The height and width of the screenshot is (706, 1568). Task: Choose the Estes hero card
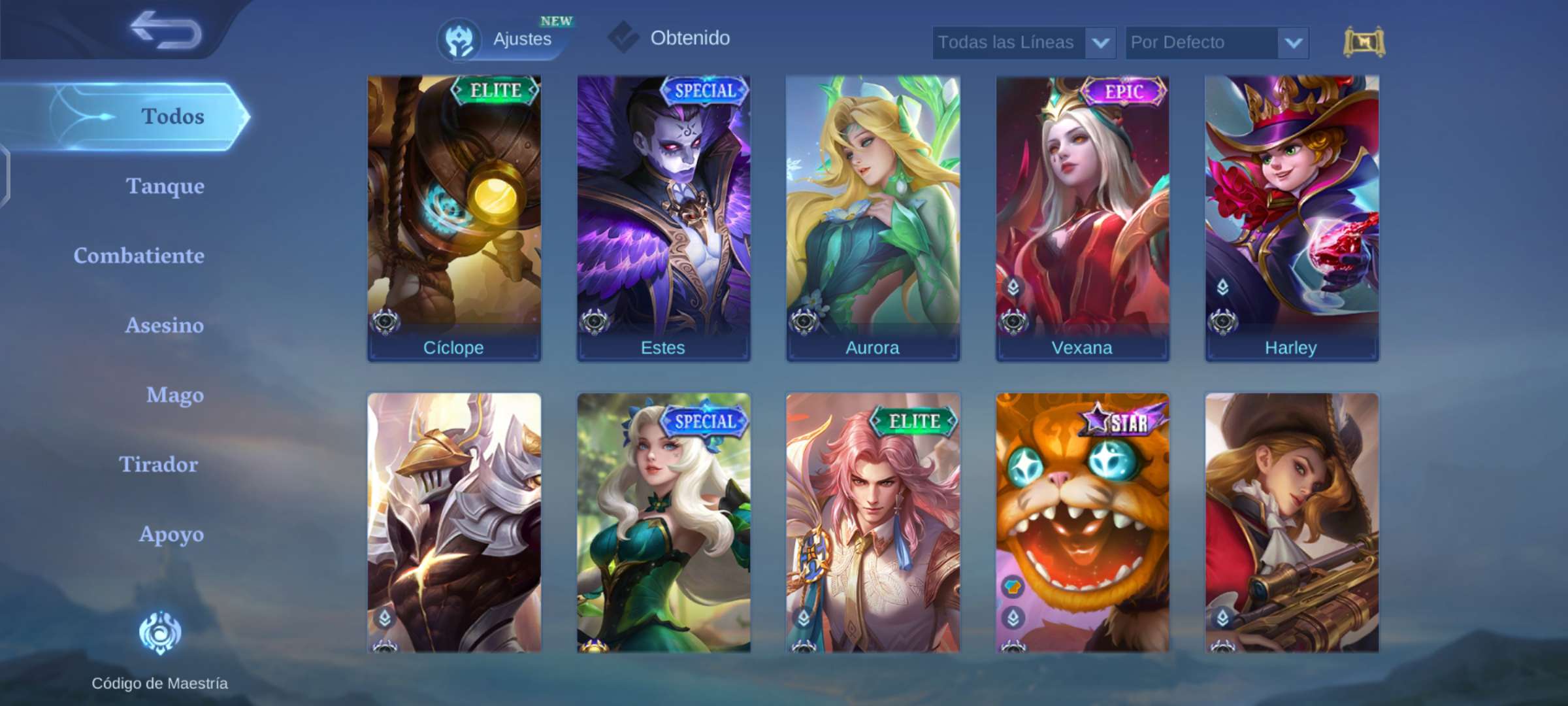click(663, 218)
